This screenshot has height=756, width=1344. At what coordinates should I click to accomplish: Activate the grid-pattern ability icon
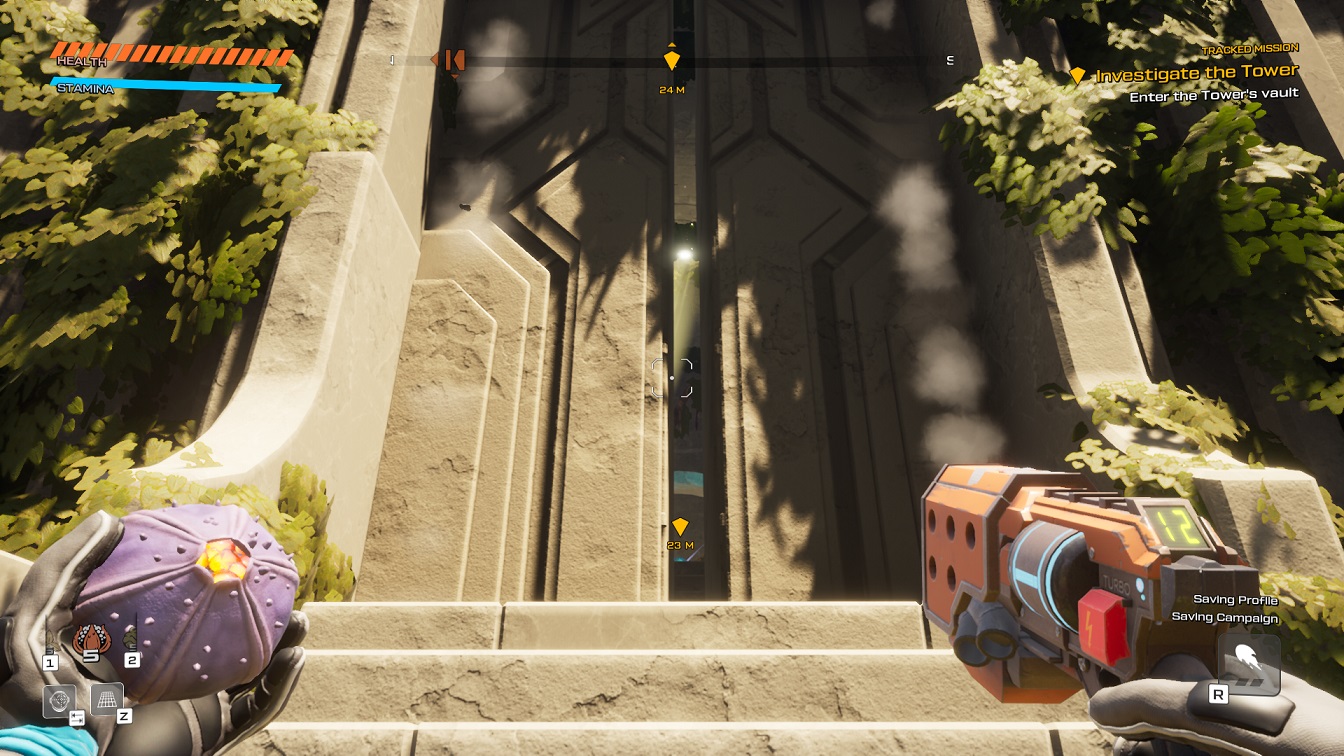click(x=107, y=699)
